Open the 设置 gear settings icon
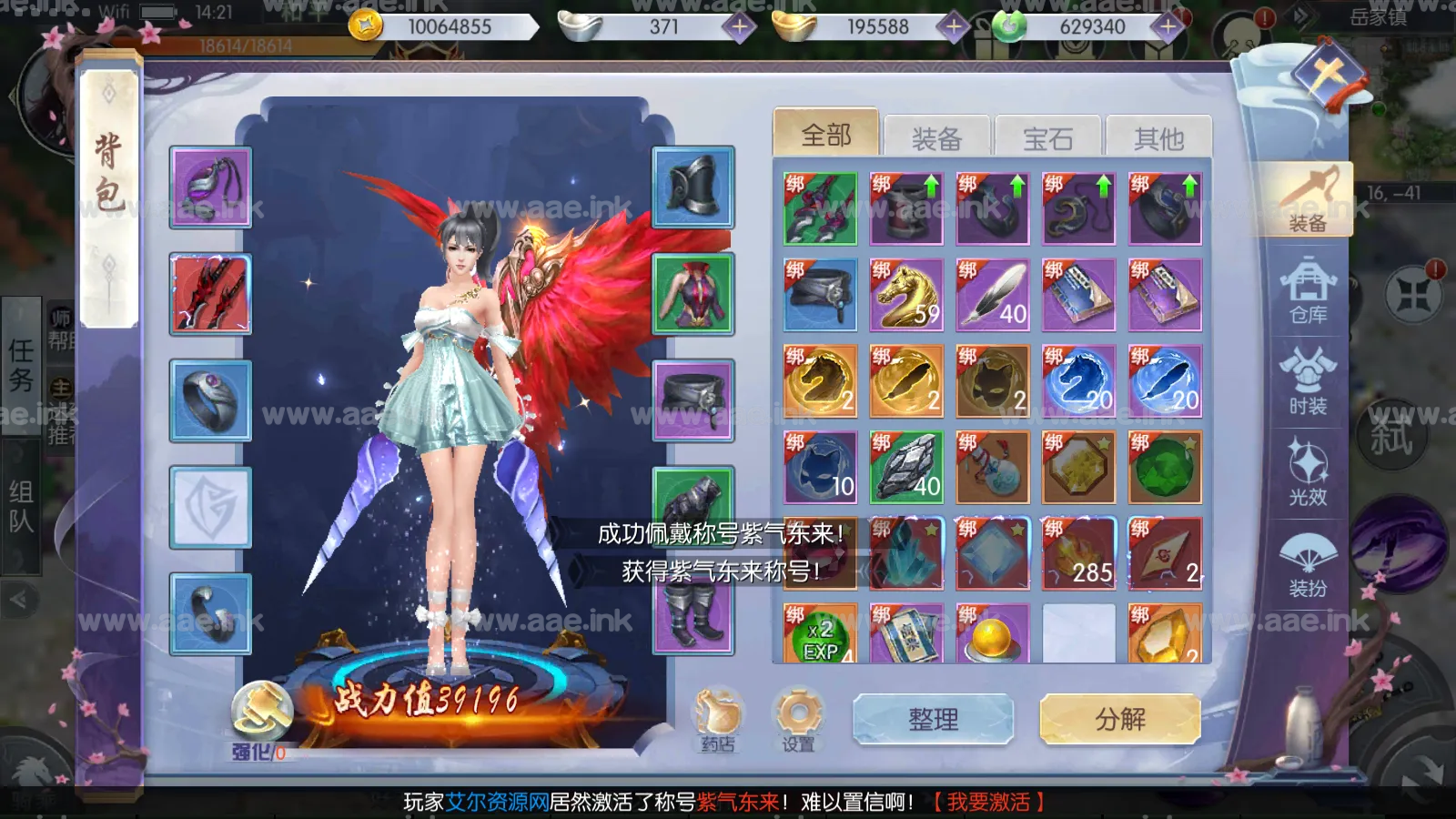 pos(798,720)
